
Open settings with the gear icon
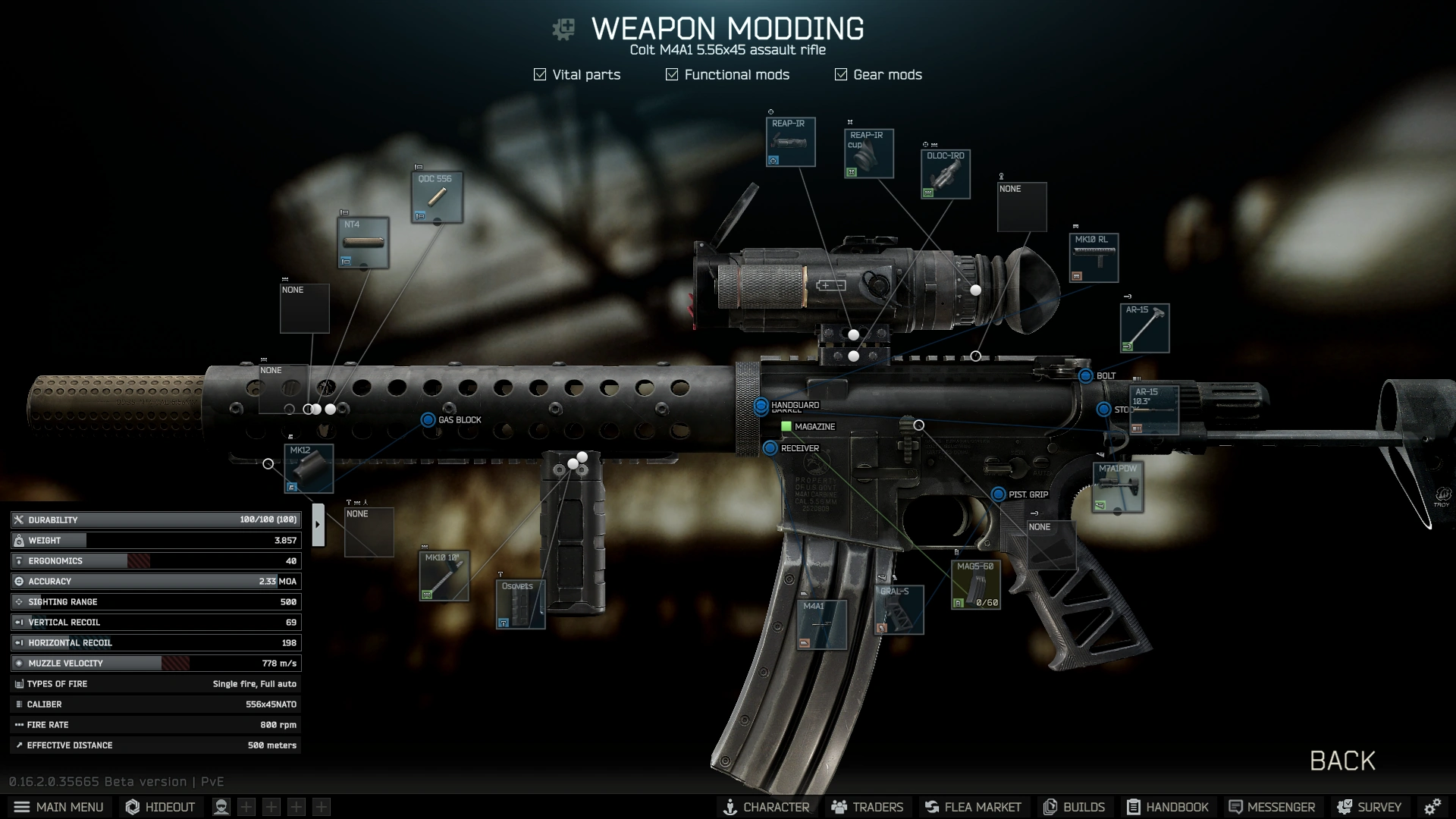tap(1432, 807)
